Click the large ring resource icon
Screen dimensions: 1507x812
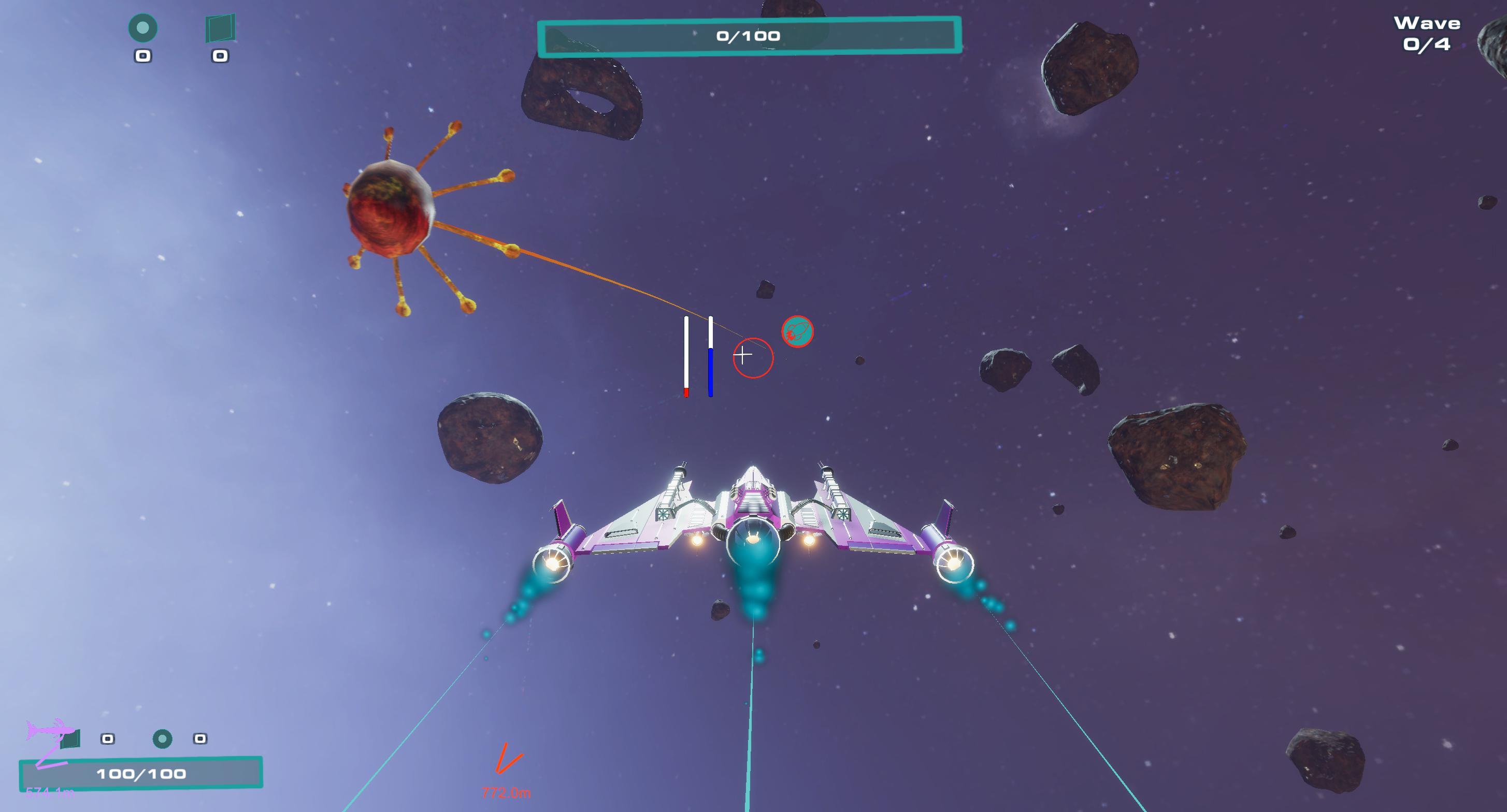(x=143, y=28)
